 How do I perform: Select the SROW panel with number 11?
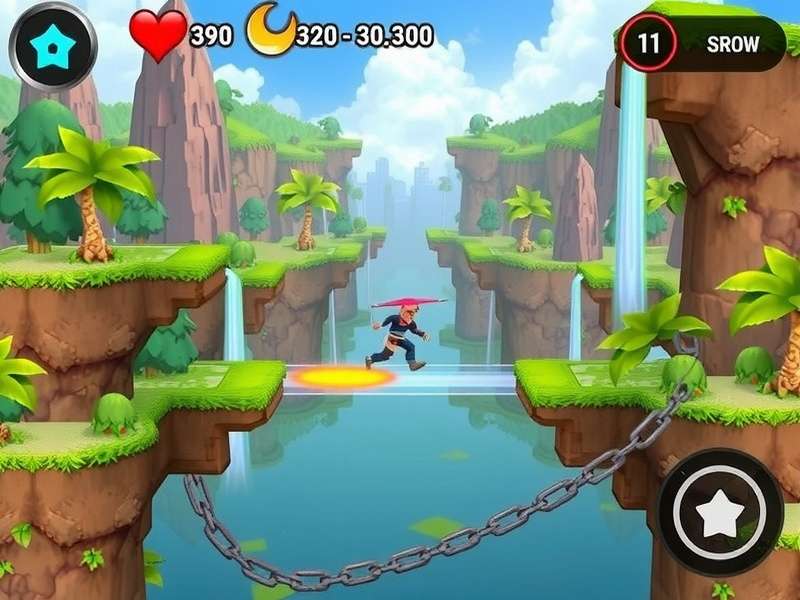coord(701,44)
